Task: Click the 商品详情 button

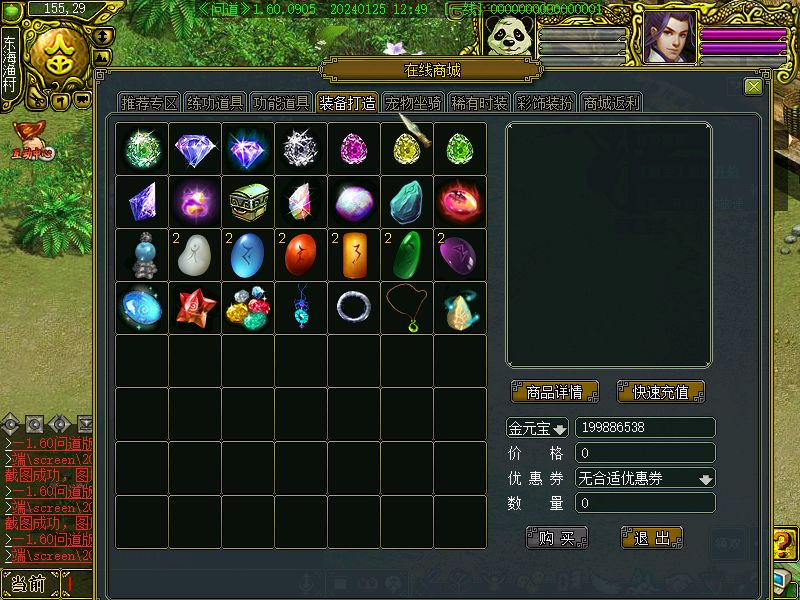Action: click(554, 392)
